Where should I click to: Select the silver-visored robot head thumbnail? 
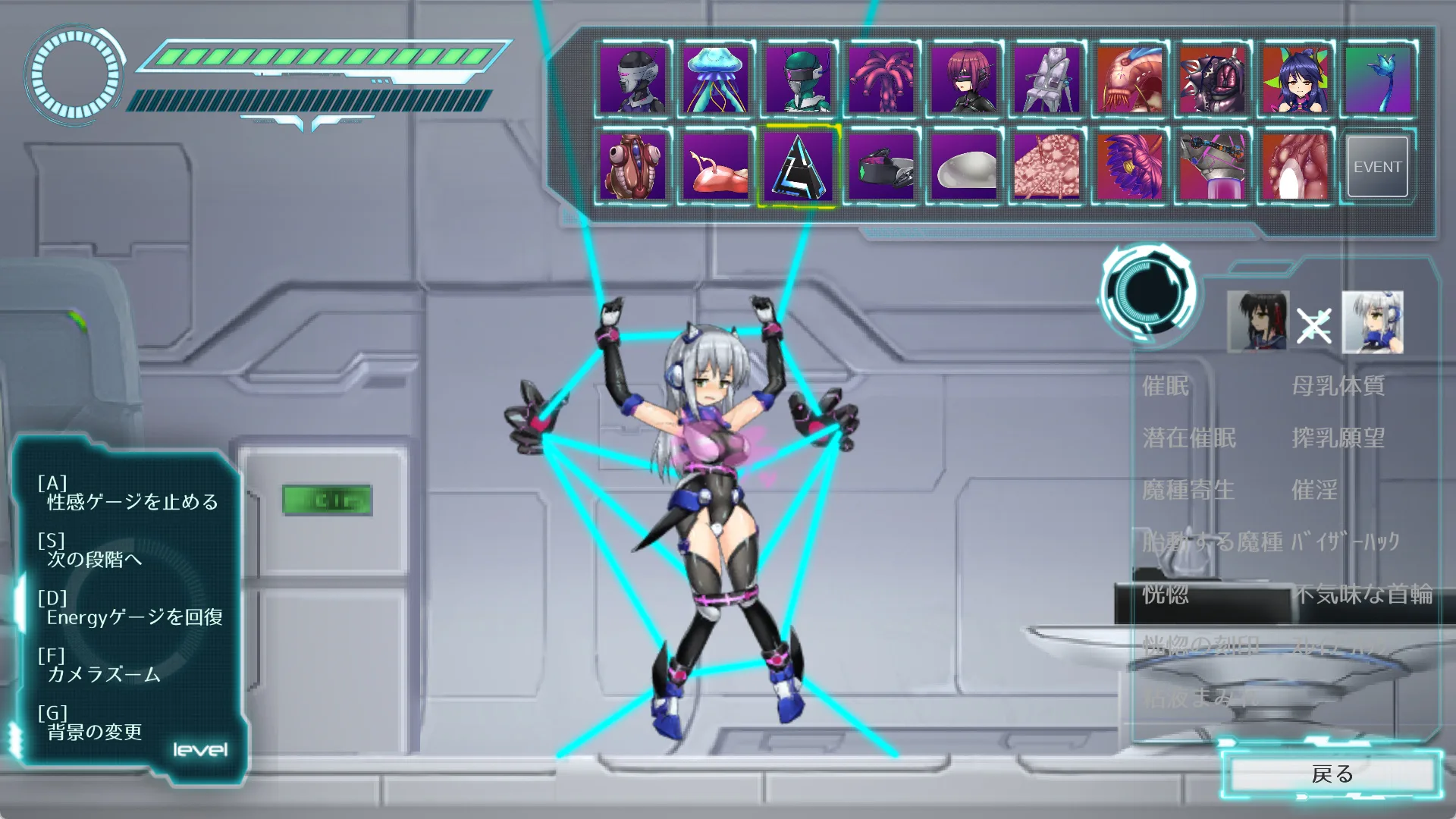click(632, 80)
